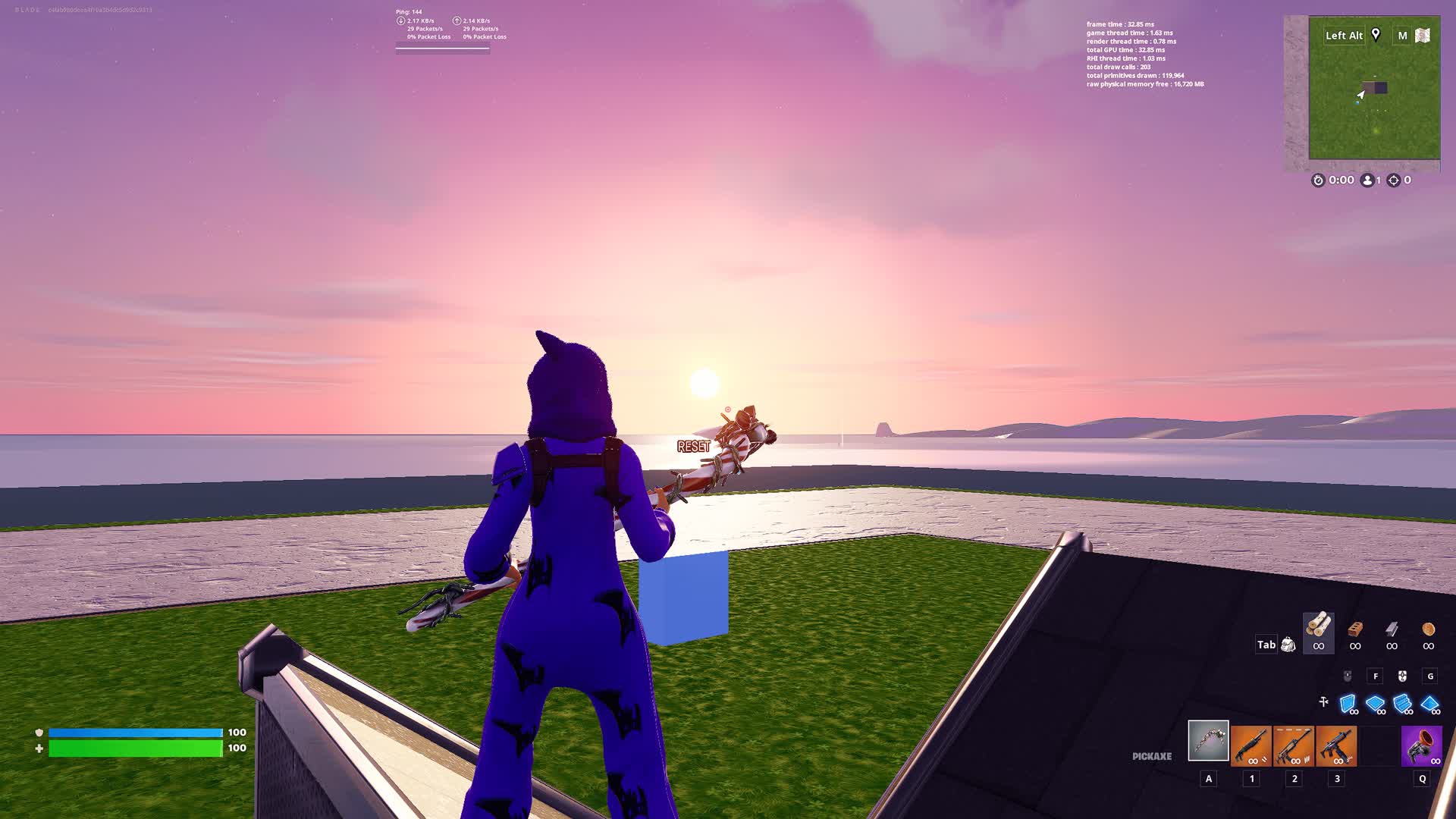Open the full map via the map icon
Image resolution: width=1456 pixels, height=819 pixels.
point(1424,35)
